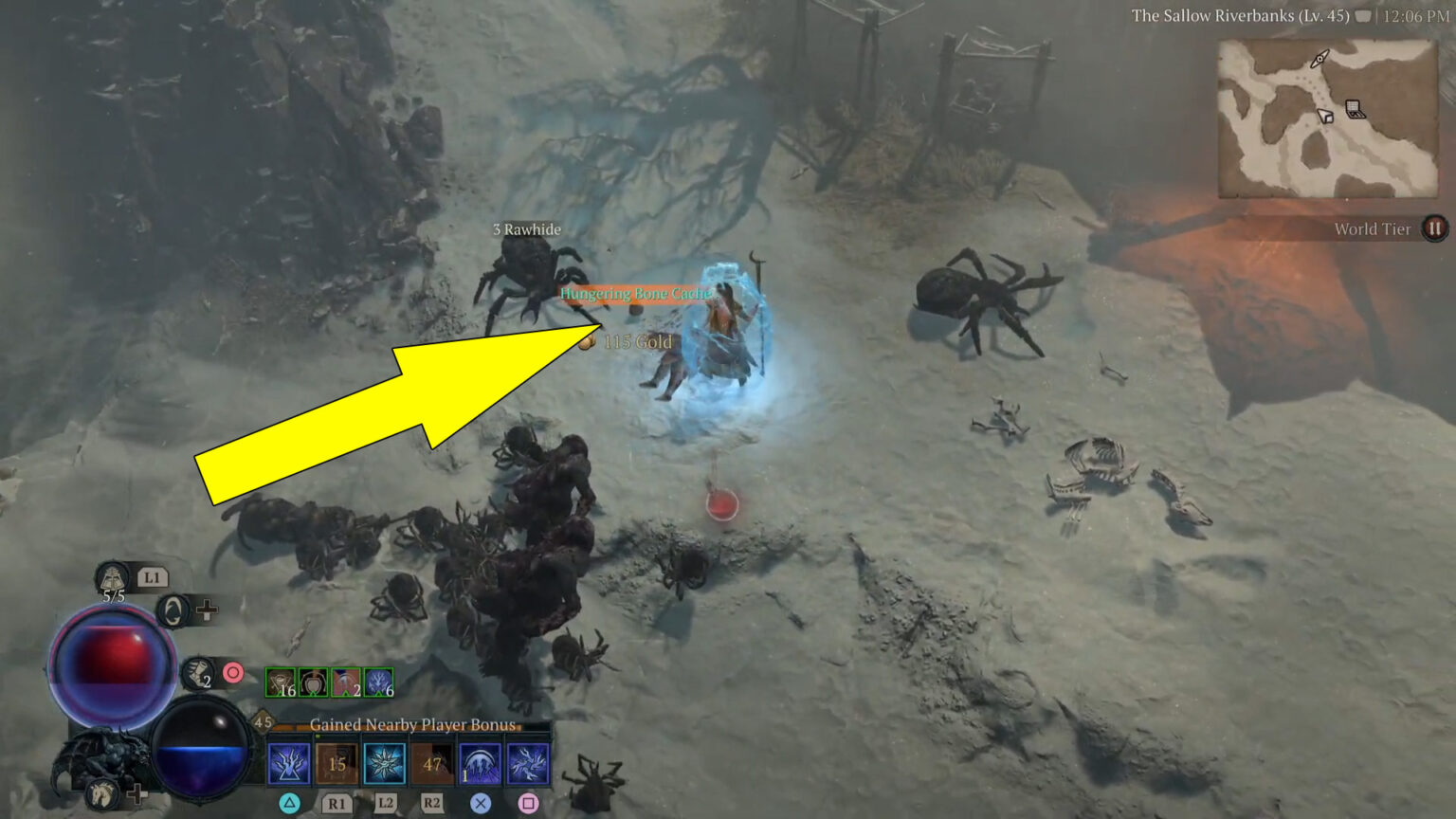Select the rightmost skill bound to Square
Image resolution: width=1456 pixels, height=819 pixels.
click(x=528, y=761)
